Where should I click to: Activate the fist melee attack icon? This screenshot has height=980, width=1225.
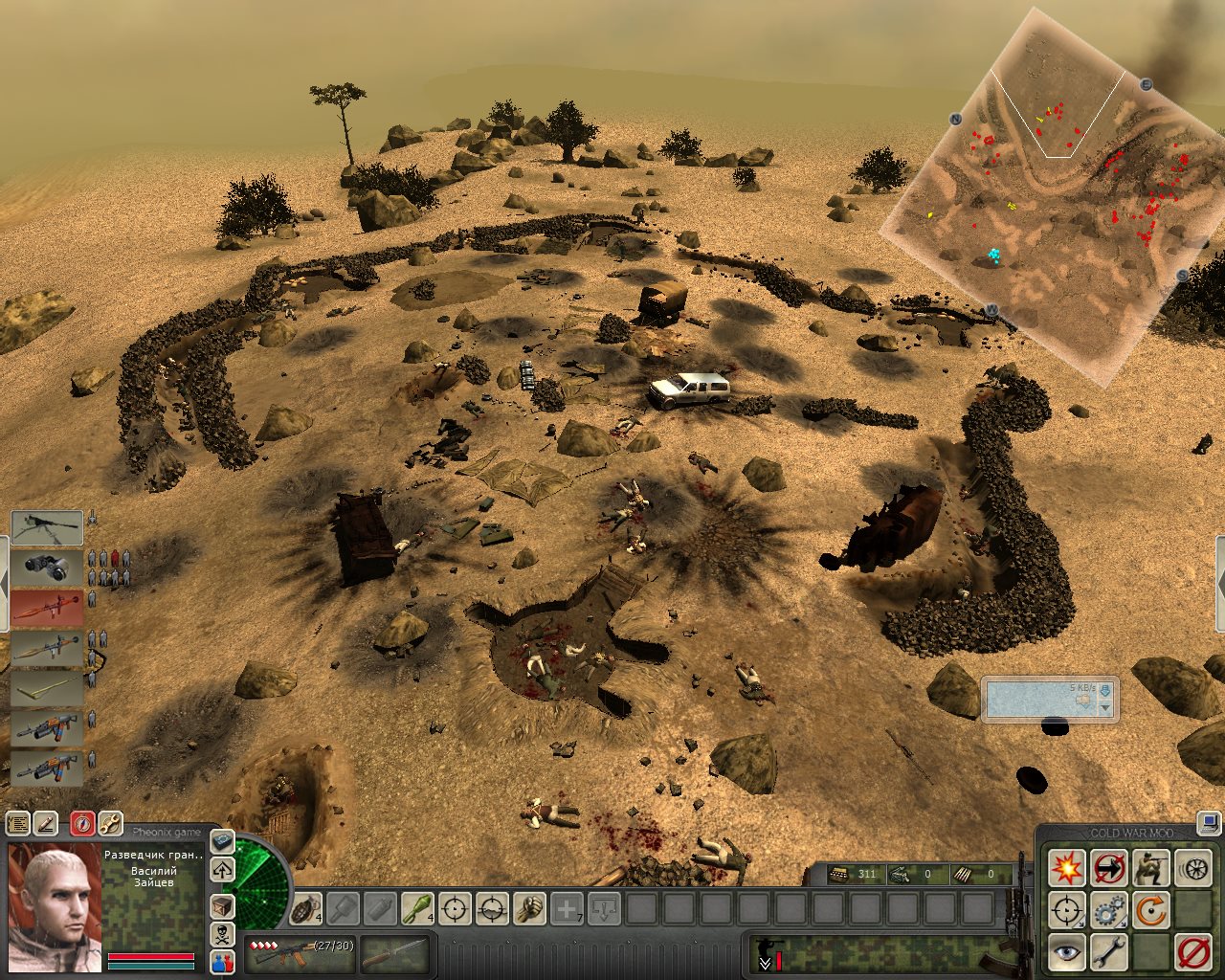click(x=529, y=907)
